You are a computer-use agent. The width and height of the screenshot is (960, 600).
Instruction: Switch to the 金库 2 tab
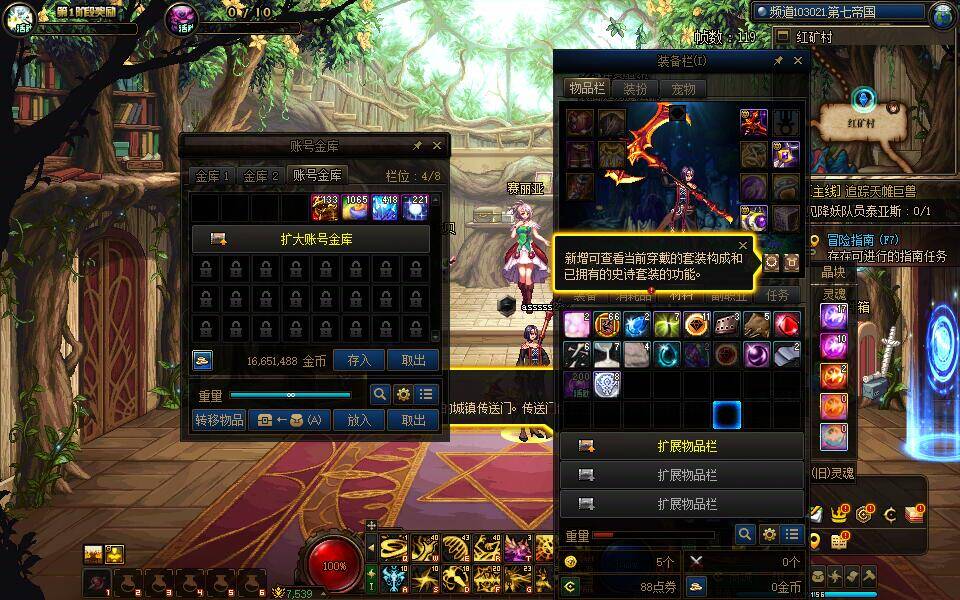[262, 175]
